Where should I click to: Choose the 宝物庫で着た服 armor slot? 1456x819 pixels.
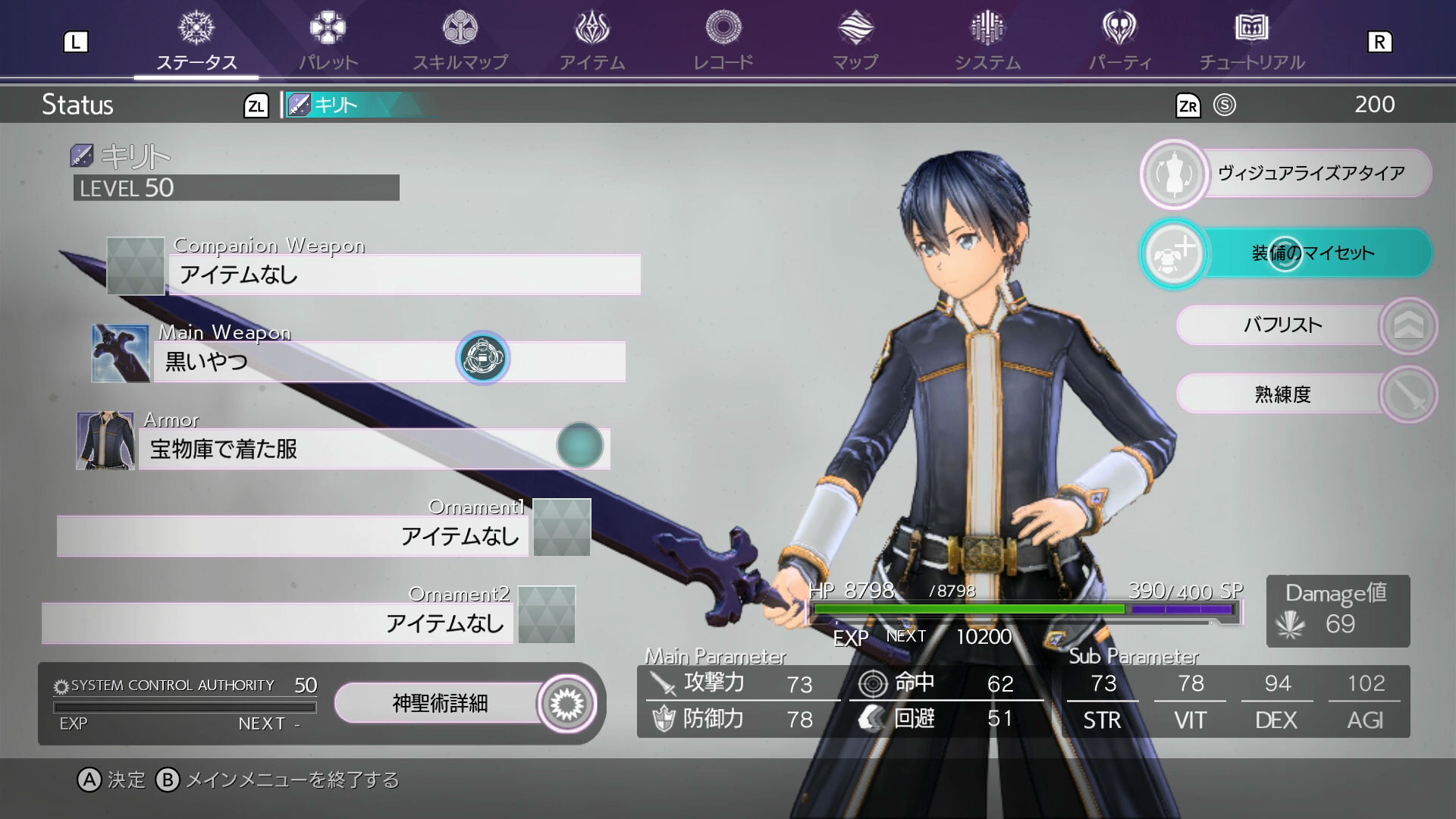point(373,448)
